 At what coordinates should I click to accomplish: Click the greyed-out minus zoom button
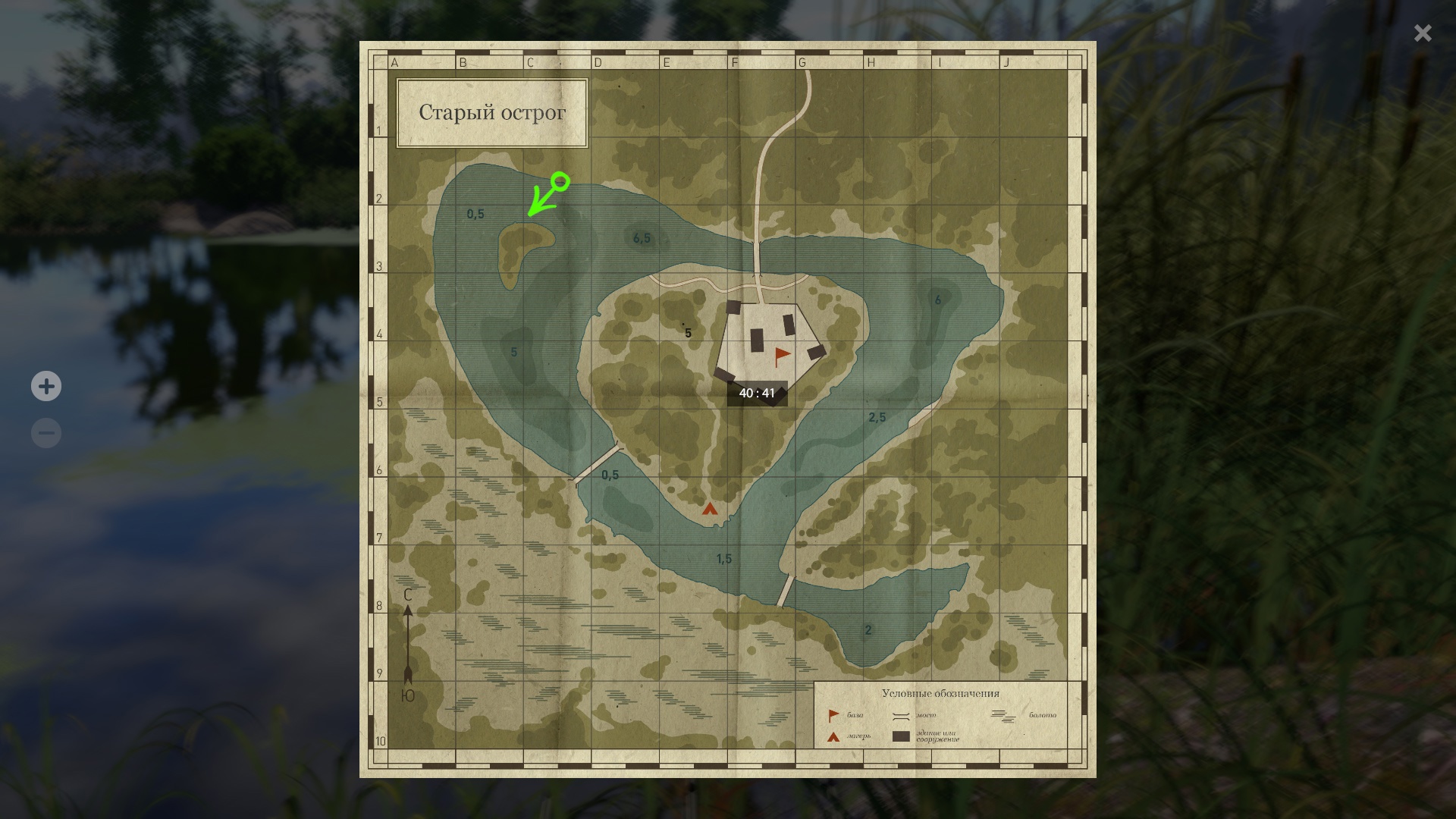click(x=46, y=433)
